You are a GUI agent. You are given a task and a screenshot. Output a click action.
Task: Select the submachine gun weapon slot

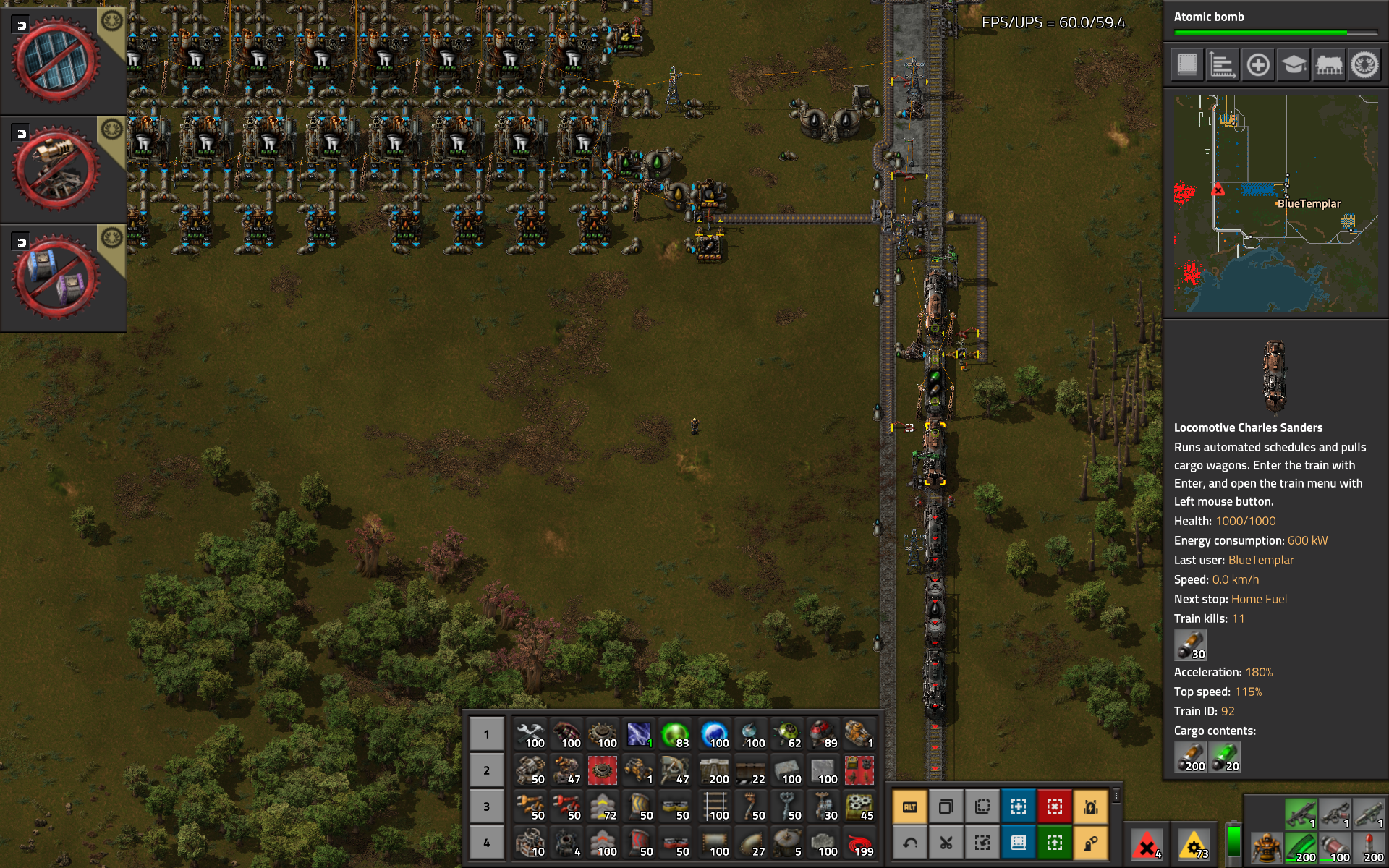click(x=1300, y=813)
